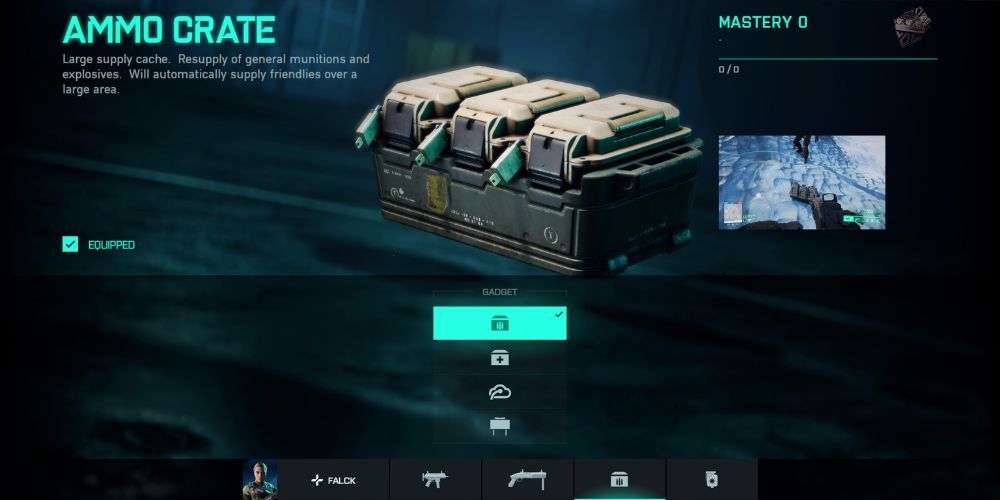The height and width of the screenshot is (500, 1000).
Task: Switch to the submachine gun primary weapon slot
Action: (435, 480)
